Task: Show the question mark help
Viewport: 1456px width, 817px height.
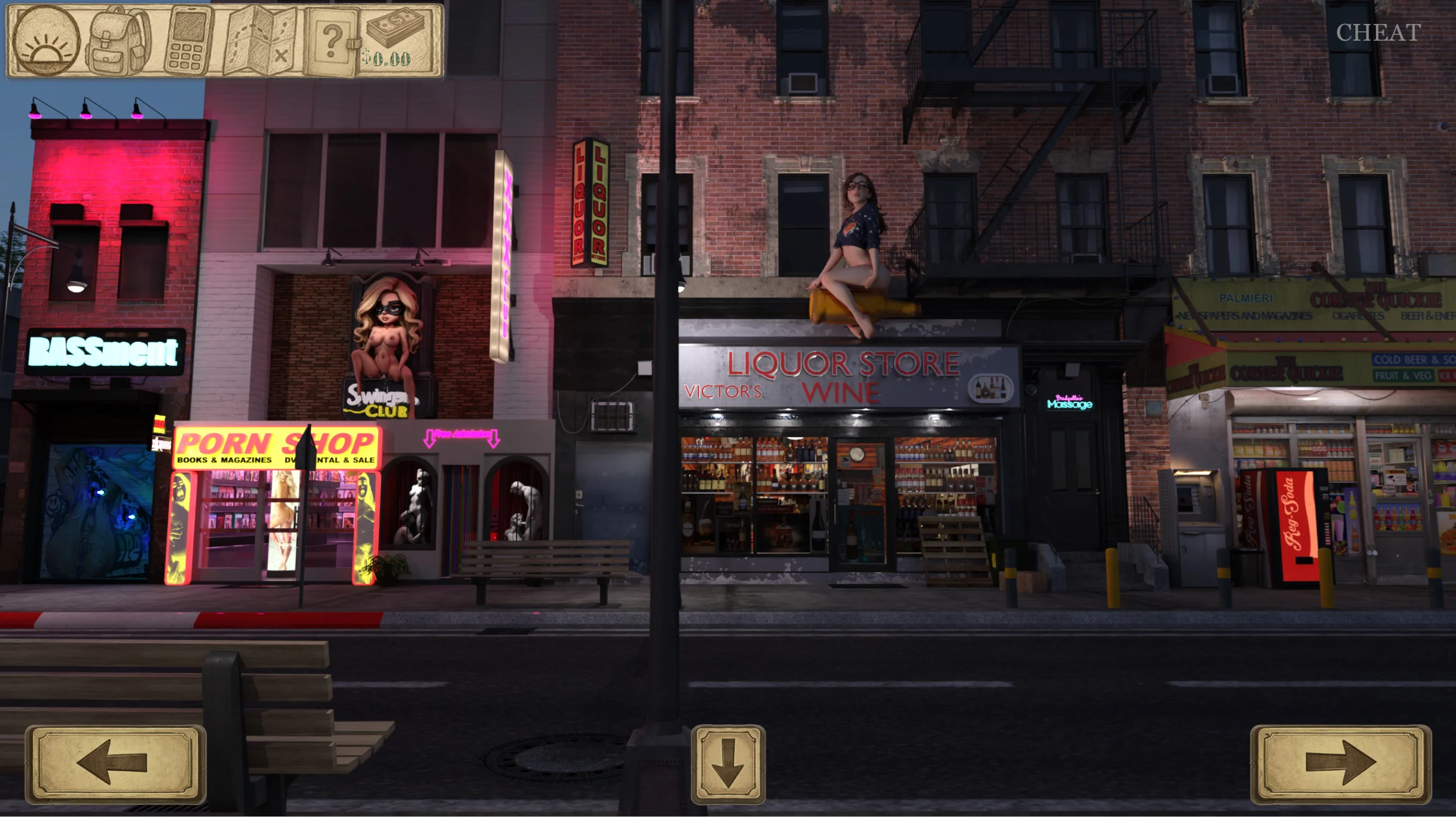Action: click(x=331, y=41)
